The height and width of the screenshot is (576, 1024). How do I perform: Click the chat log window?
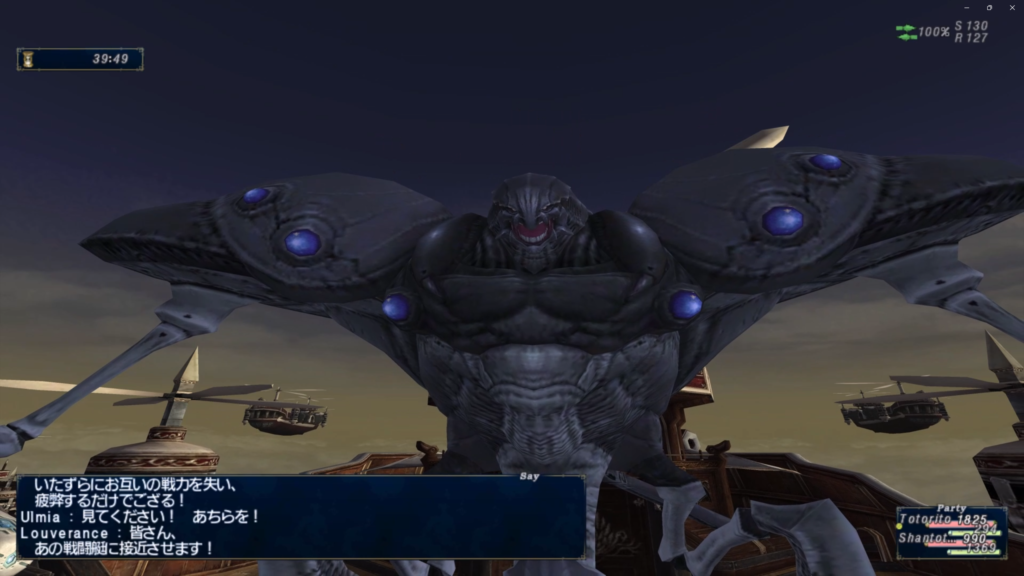(x=300, y=517)
